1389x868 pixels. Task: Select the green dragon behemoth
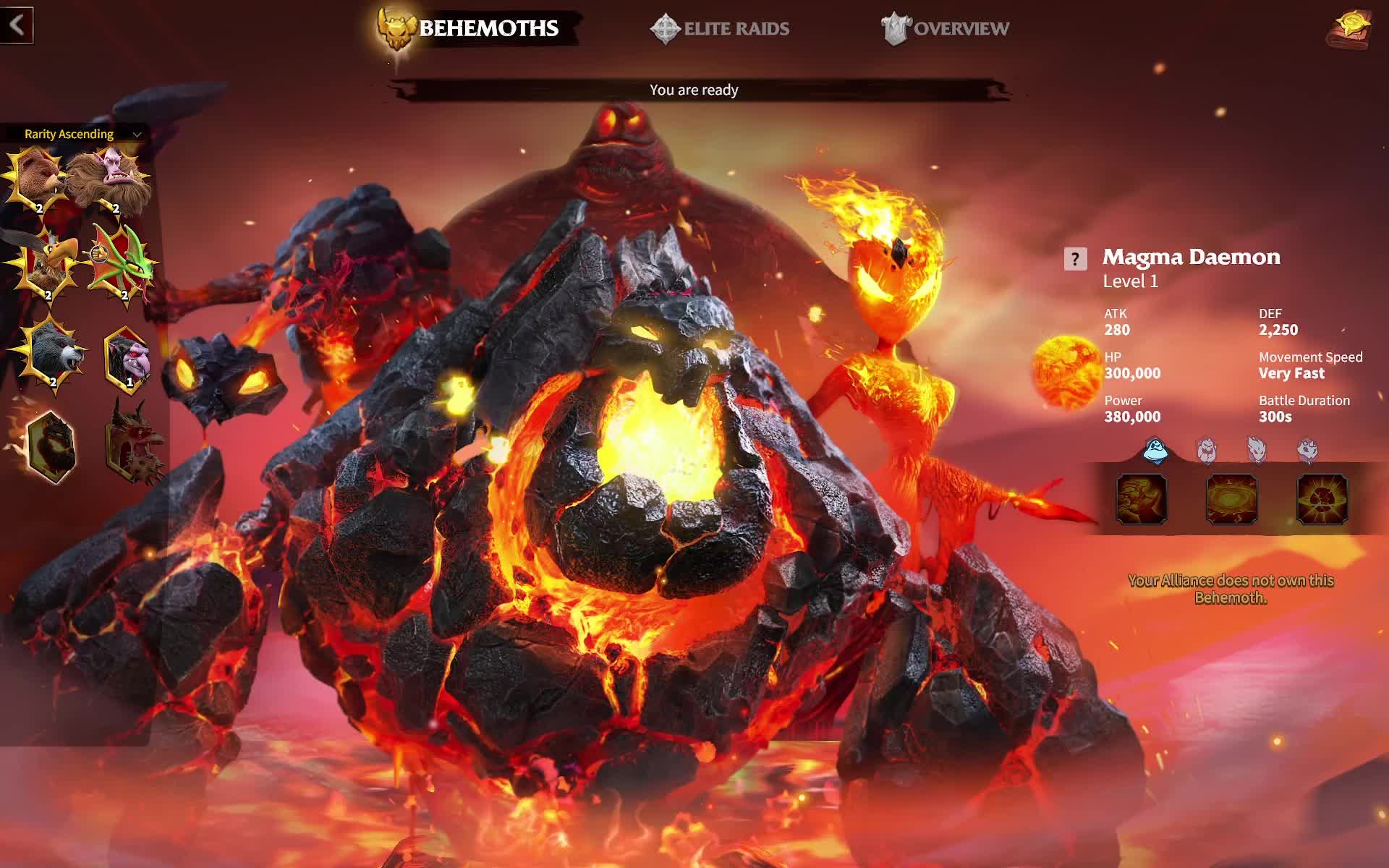tap(123, 268)
